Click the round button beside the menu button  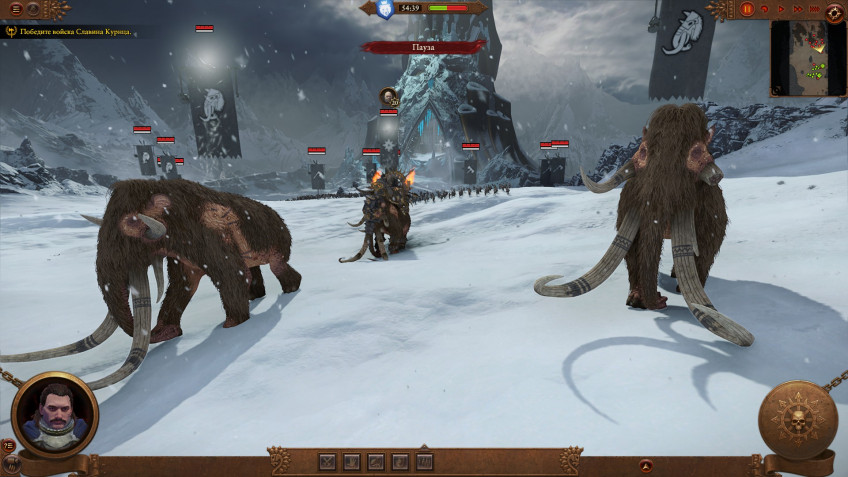(x=34, y=9)
